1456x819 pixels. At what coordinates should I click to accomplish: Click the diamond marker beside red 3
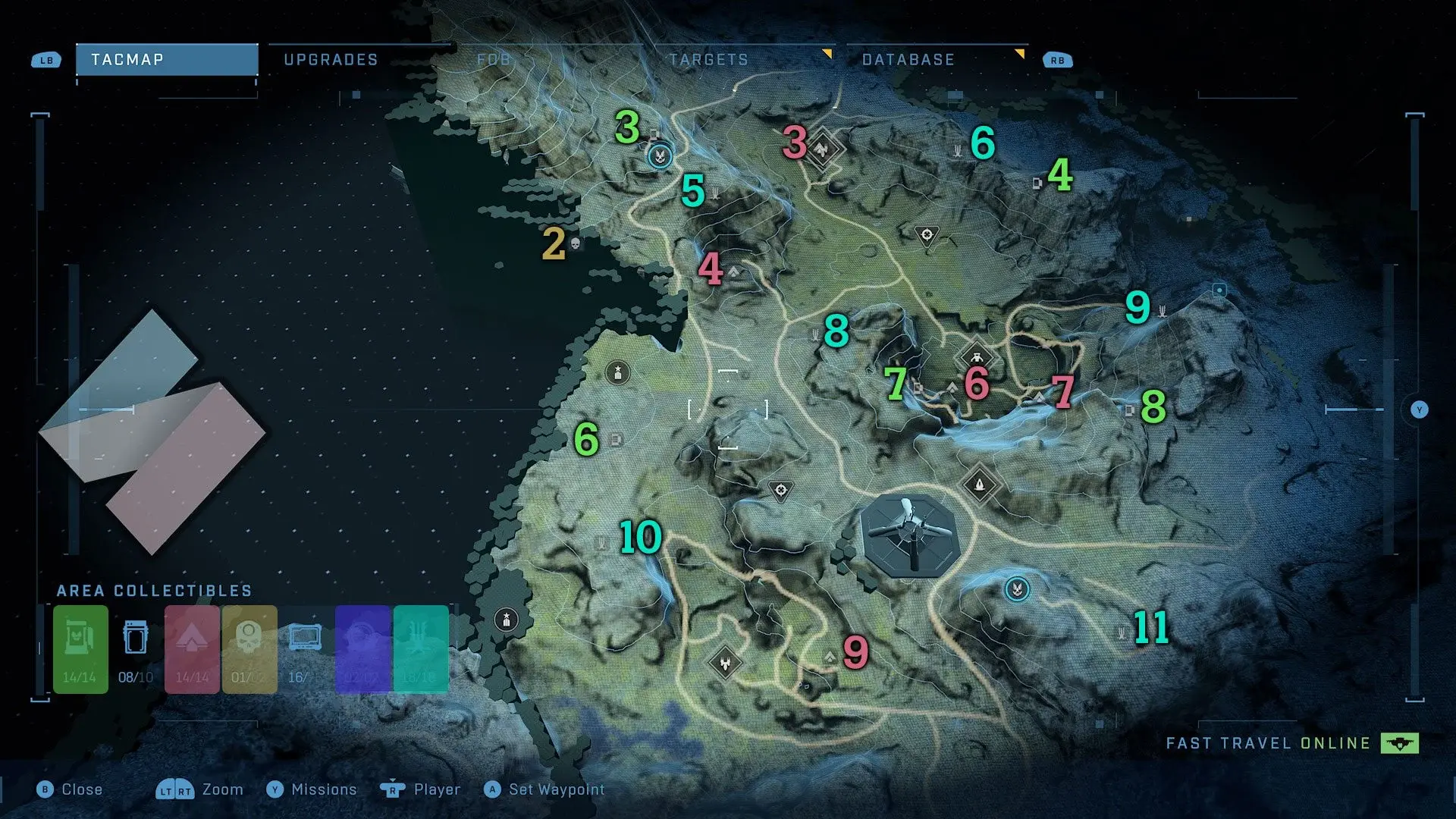[822, 149]
